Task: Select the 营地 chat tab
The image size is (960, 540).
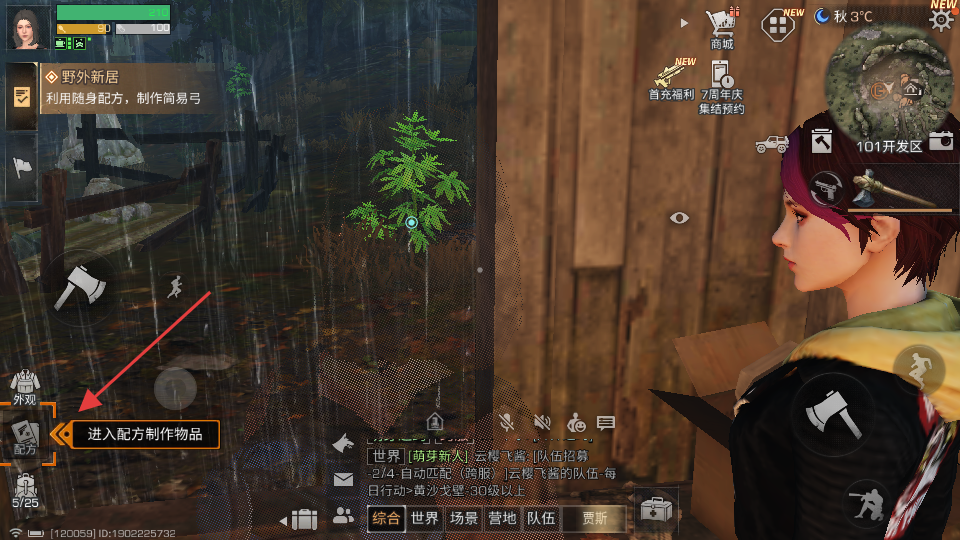Action: tap(502, 518)
